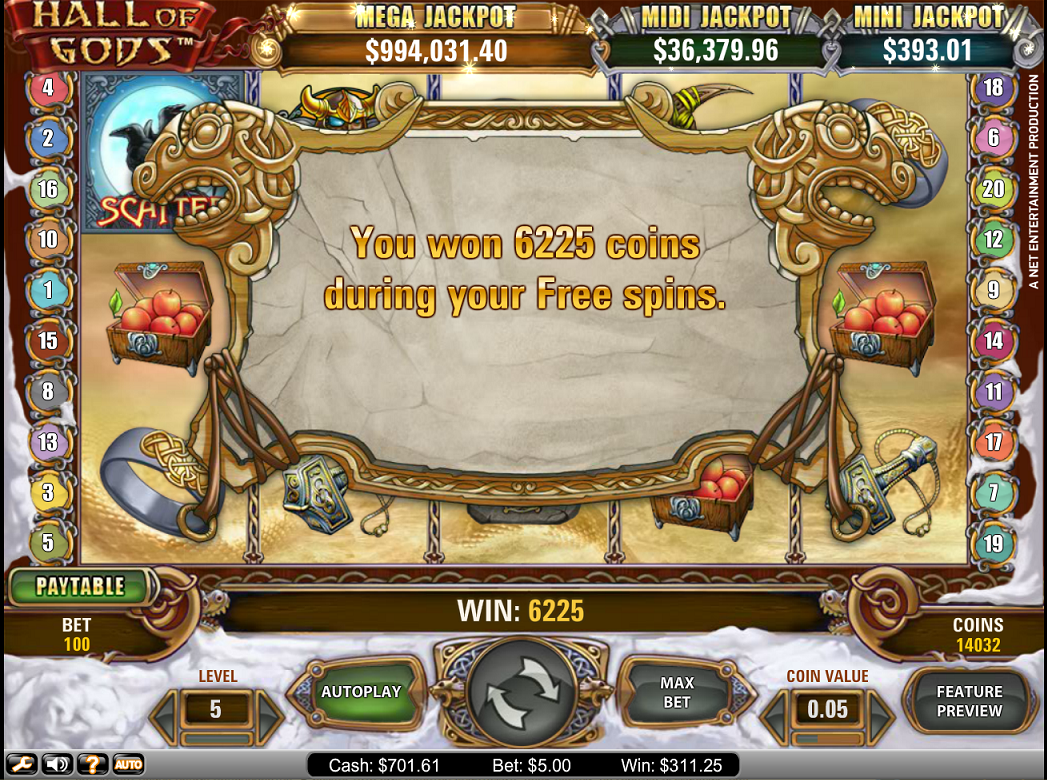The image size is (1047, 780).
Task: Select Max Bet
Action: click(677, 692)
